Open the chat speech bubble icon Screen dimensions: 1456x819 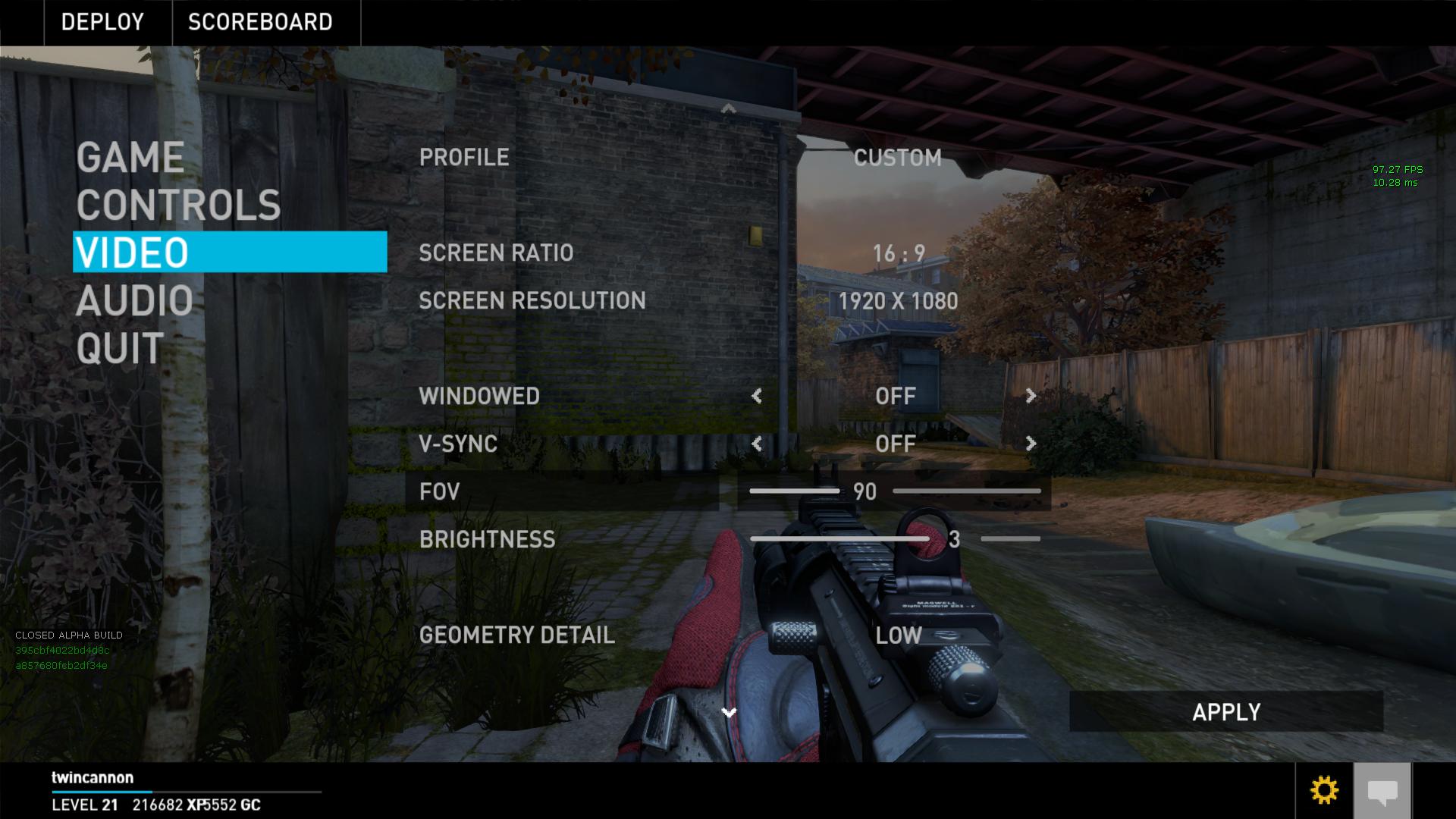1382,792
